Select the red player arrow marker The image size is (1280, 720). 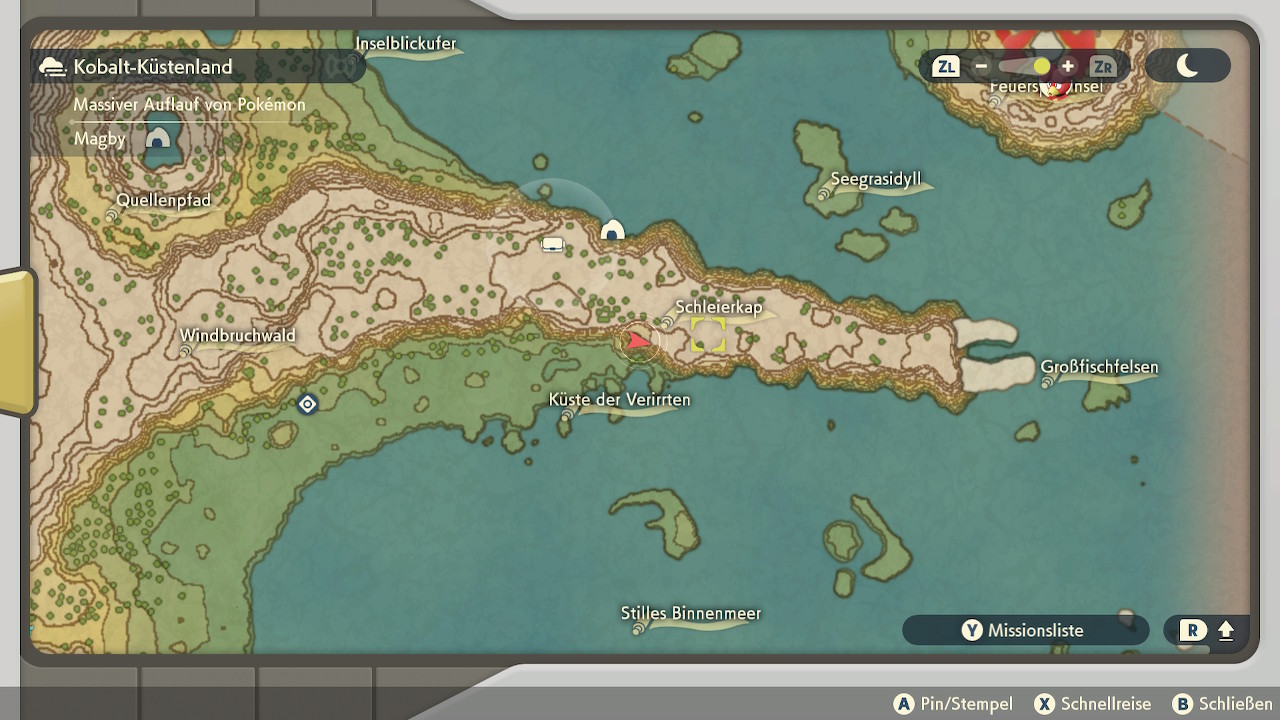[x=638, y=342]
